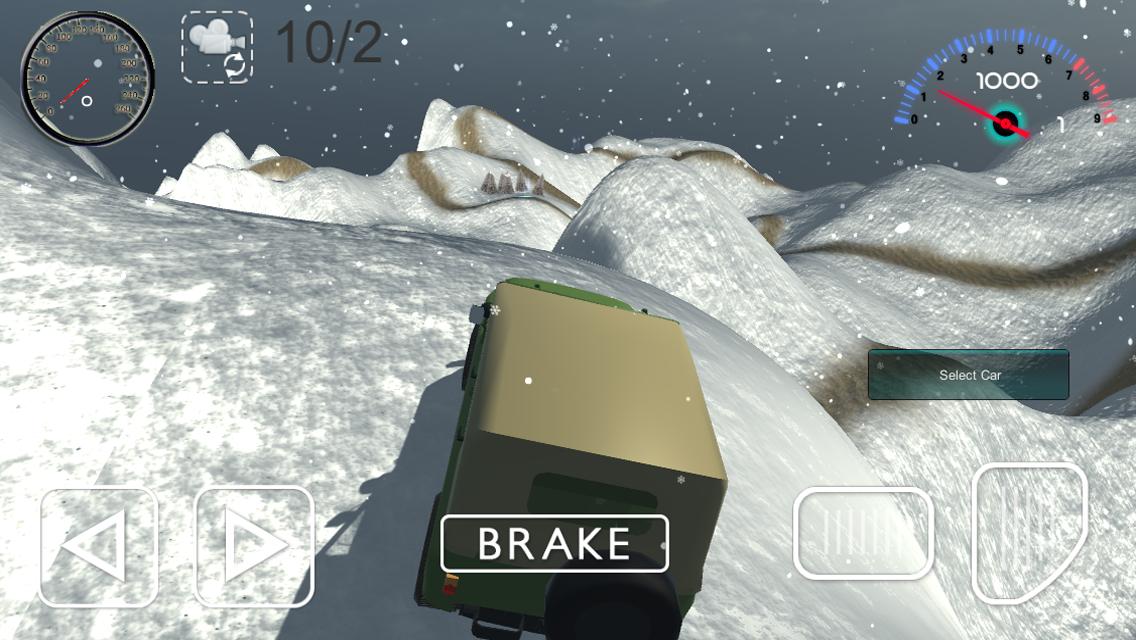Switch camera view with the camera icon
Screen dimensions: 1136x640
pyautogui.click(x=217, y=46)
